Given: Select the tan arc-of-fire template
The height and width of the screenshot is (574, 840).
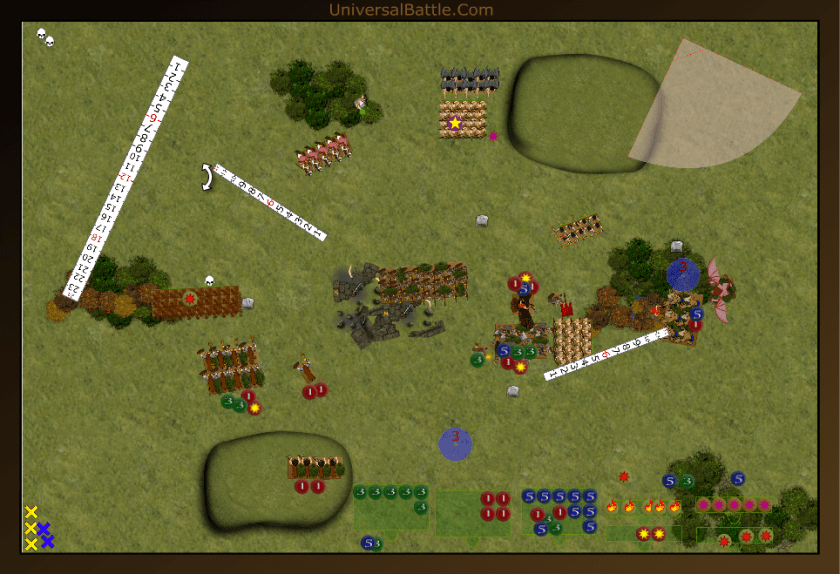Looking at the screenshot, I should pyautogui.click(x=712, y=107).
